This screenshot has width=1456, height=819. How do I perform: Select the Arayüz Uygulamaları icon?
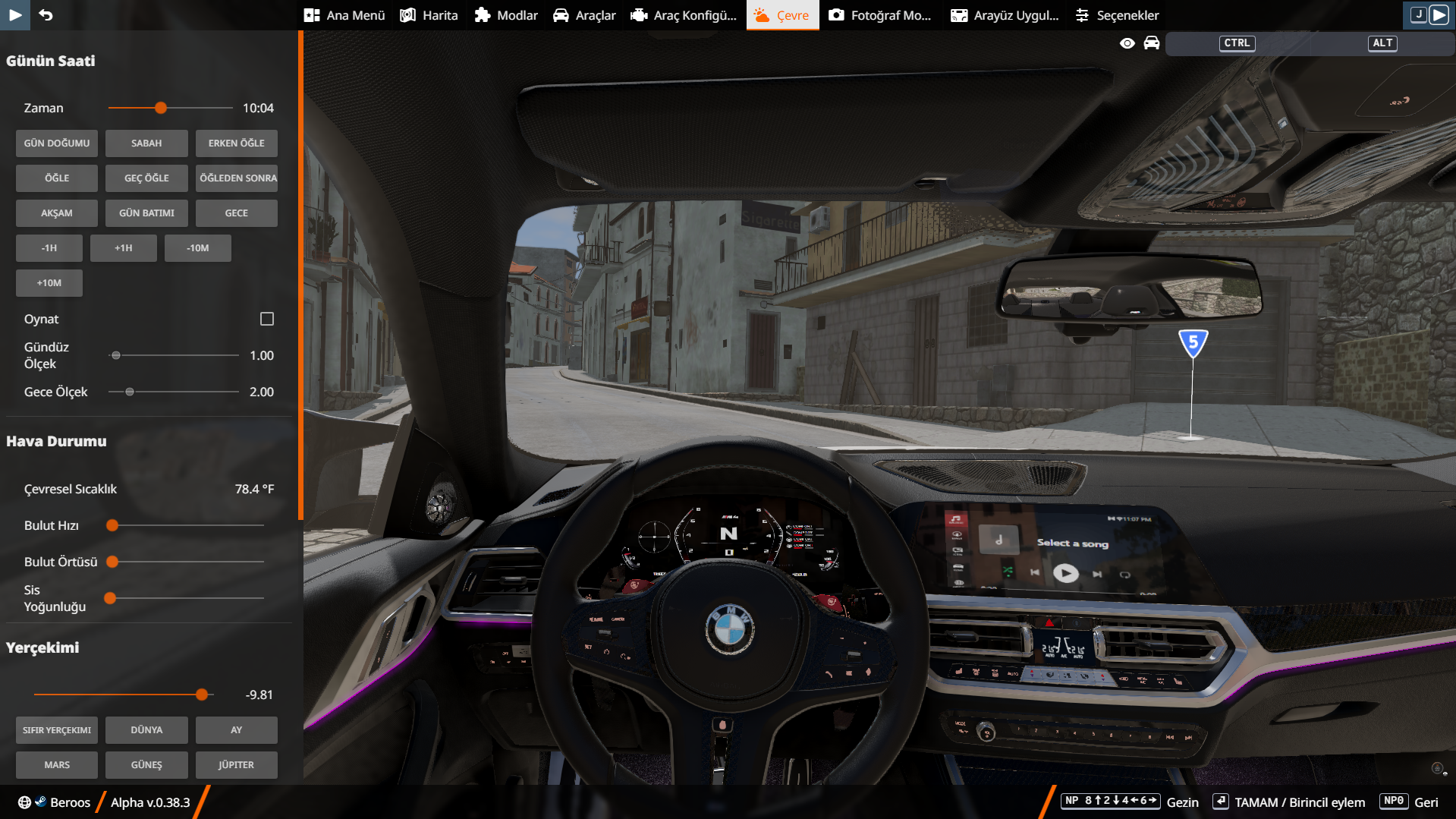point(959,14)
